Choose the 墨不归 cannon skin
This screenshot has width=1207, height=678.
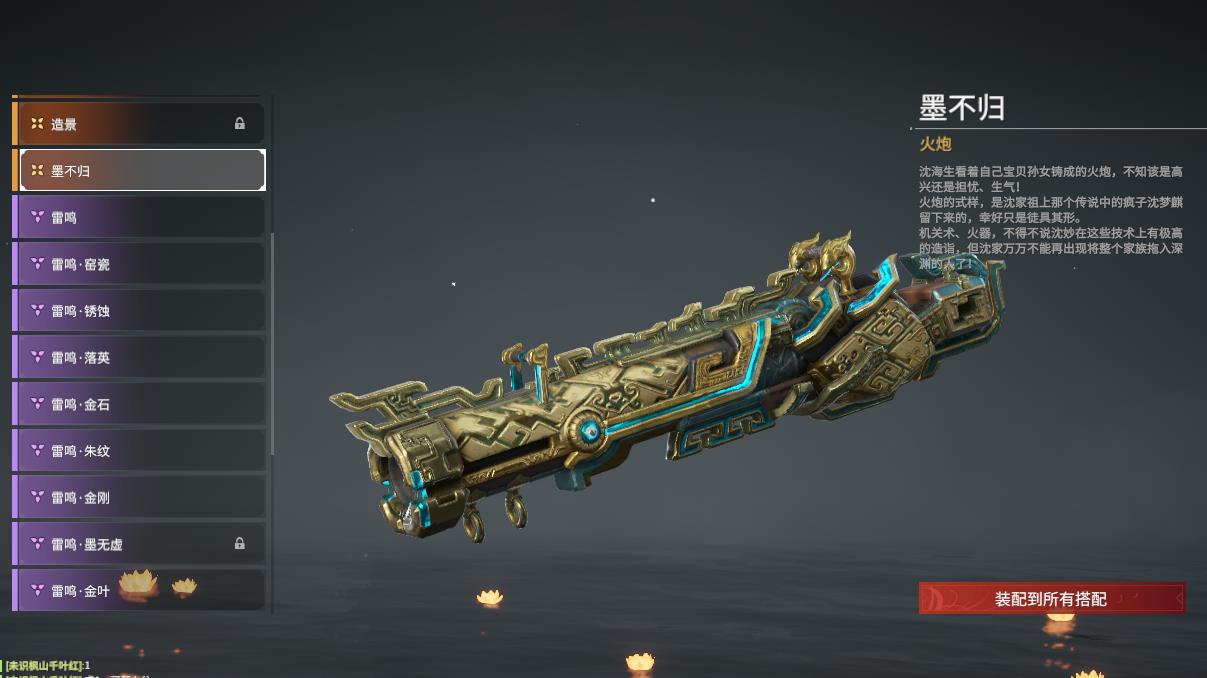pos(140,171)
